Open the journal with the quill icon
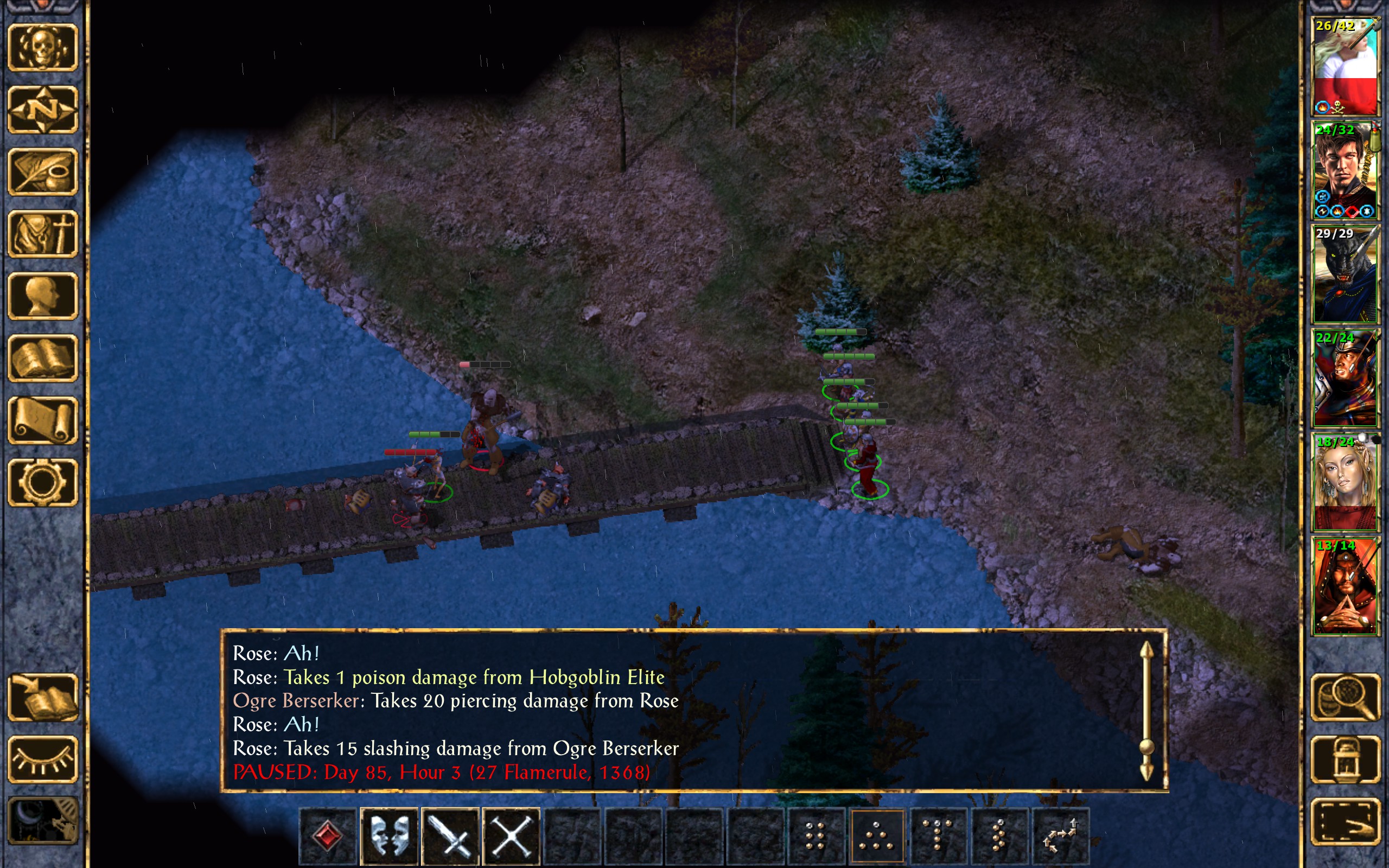Image resolution: width=1389 pixels, height=868 pixels. click(43, 171)
